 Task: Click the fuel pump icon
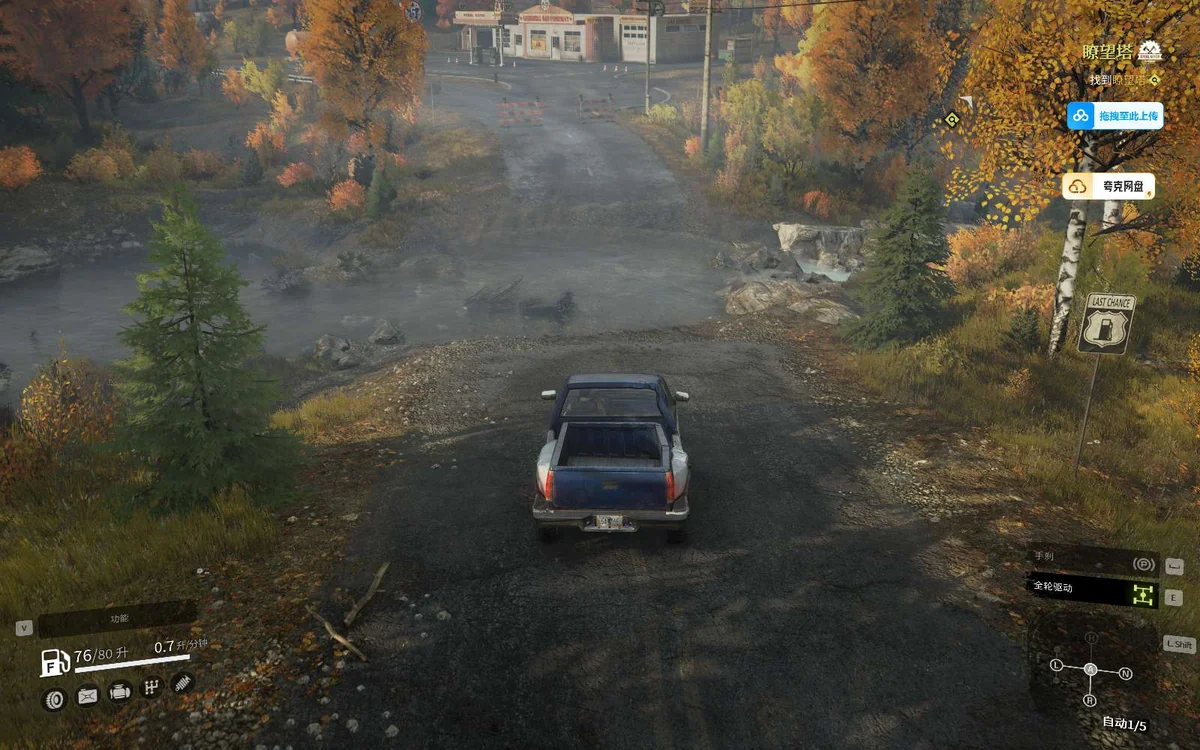(54, 661)
